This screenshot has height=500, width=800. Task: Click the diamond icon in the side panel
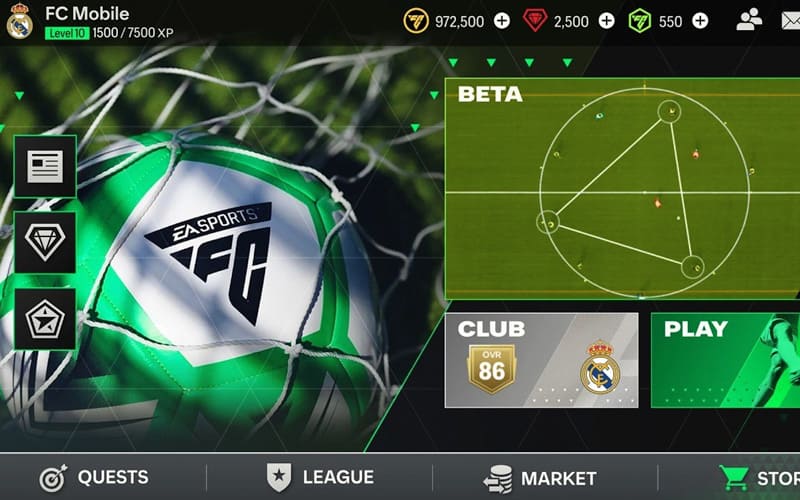[45, 242]
